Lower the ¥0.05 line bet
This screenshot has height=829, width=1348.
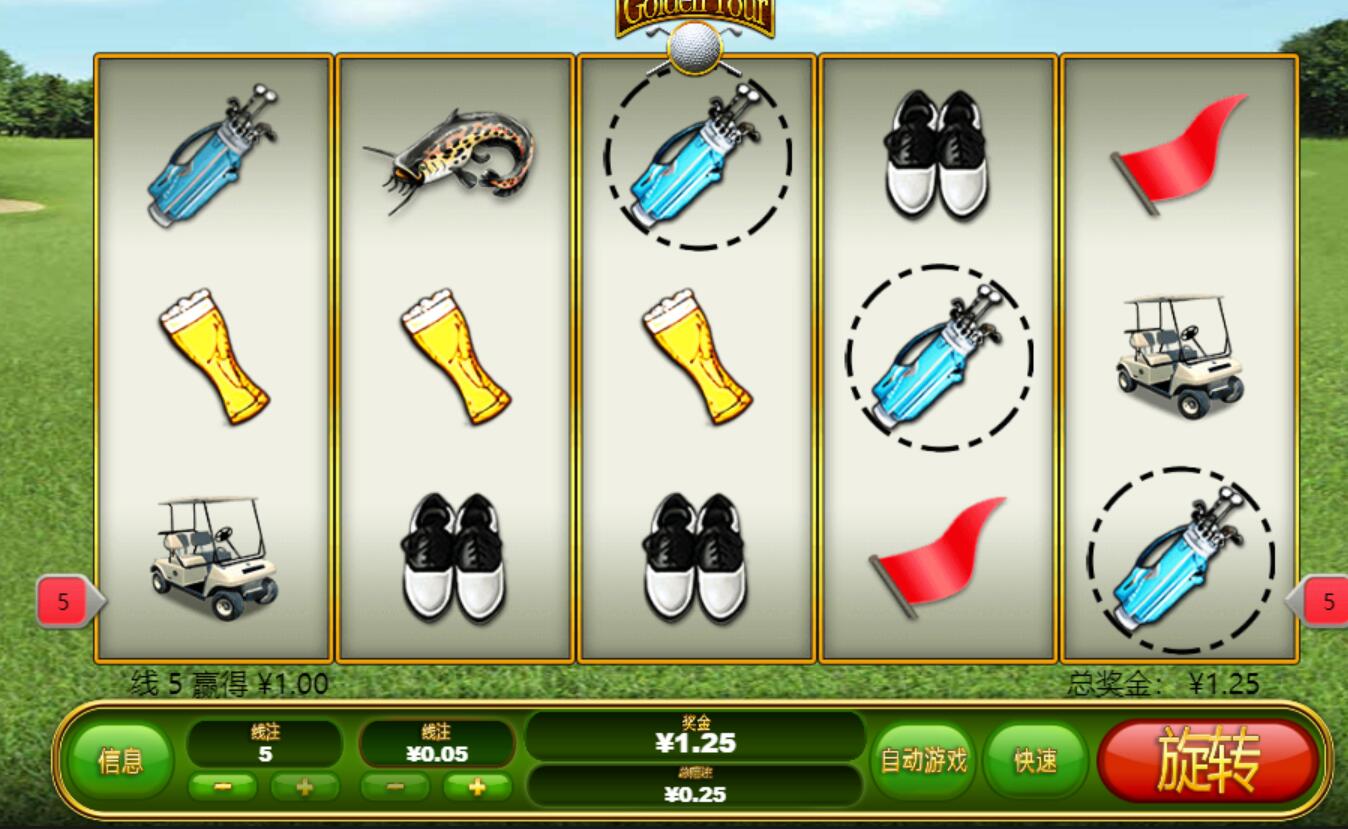tap(395, 787)
